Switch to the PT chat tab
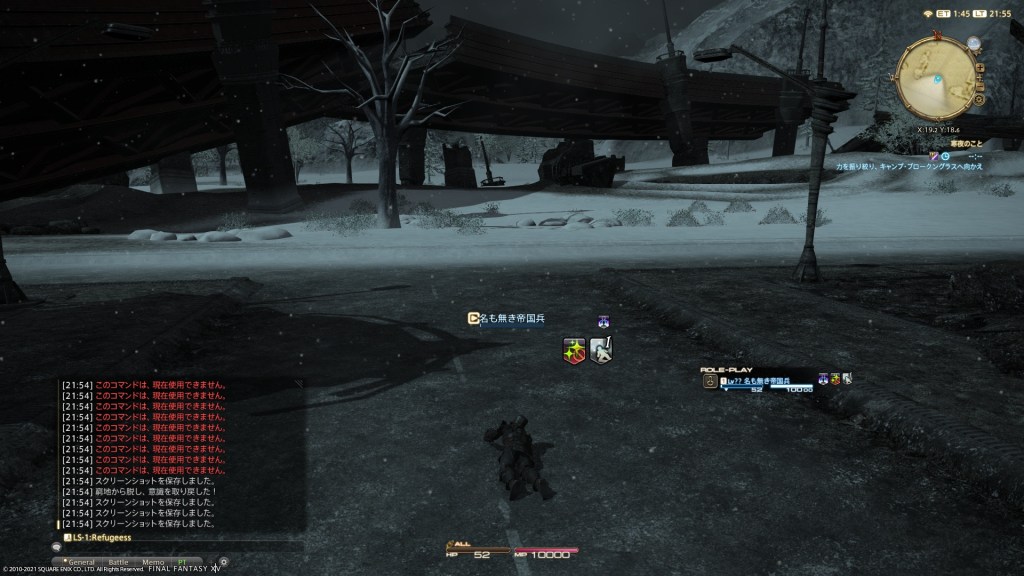 [x=181, y=562]
